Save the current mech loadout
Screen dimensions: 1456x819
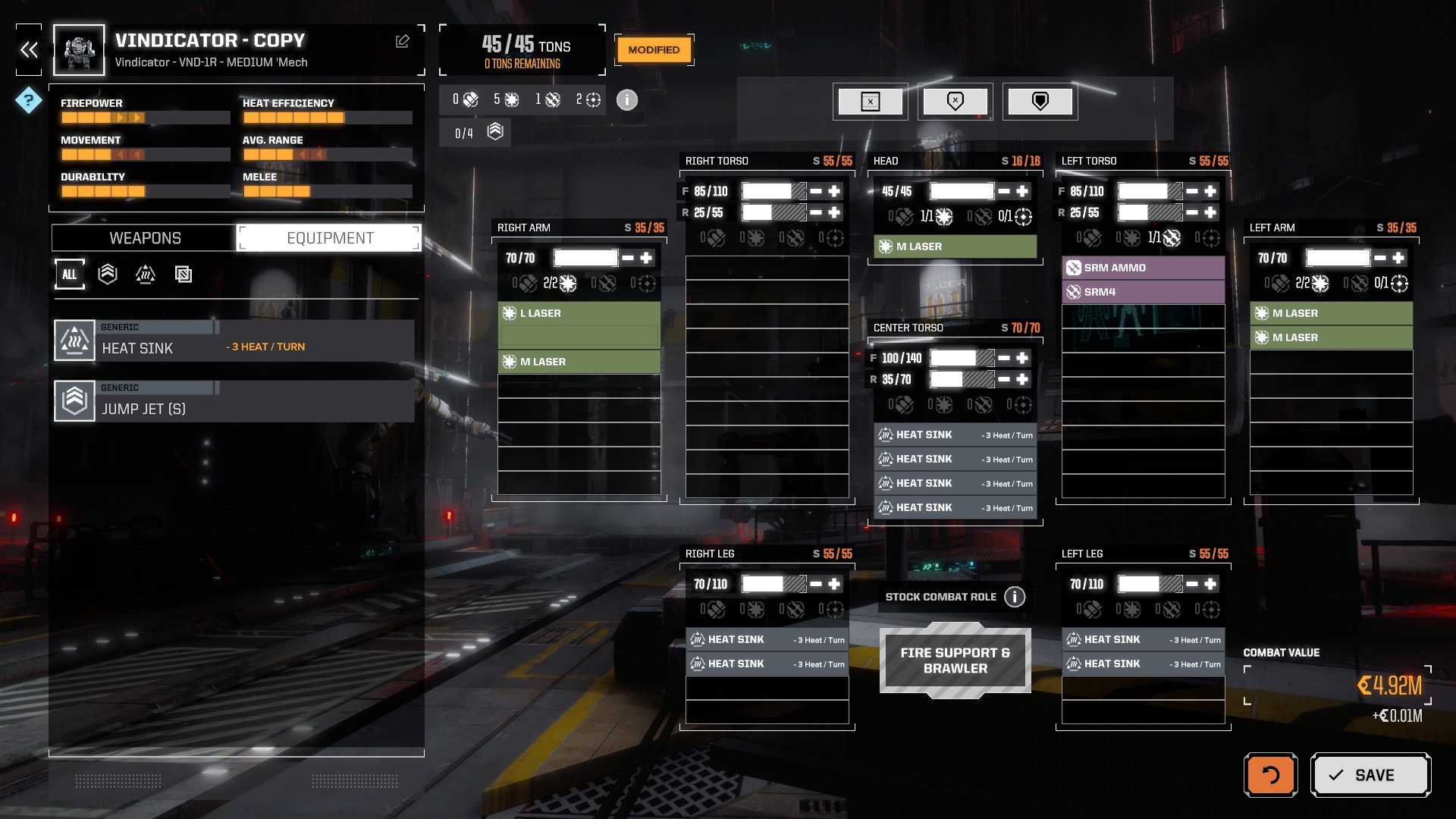point(1370,775)
